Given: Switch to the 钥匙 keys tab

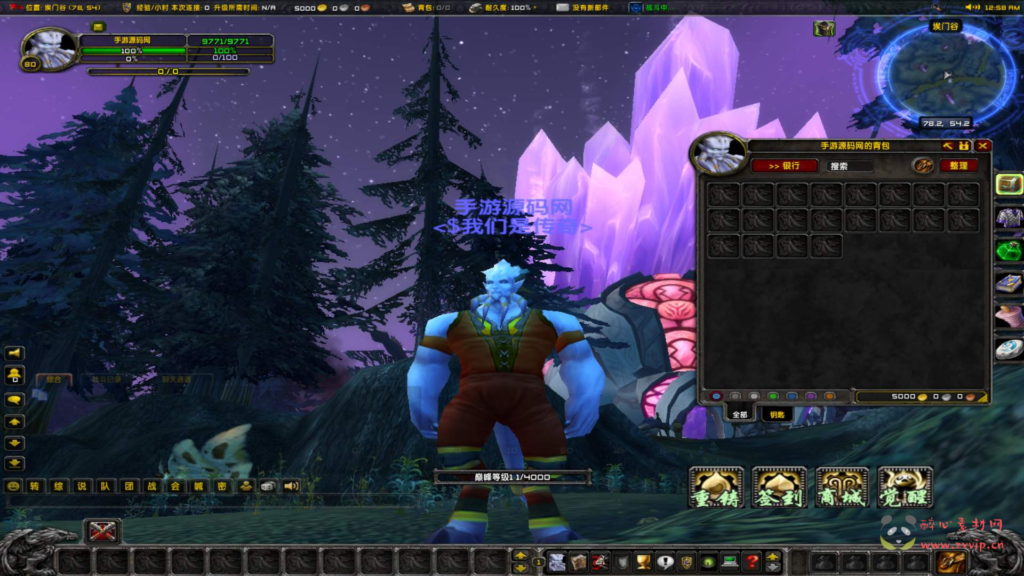Looking at the screenshot, I should 776,414.
